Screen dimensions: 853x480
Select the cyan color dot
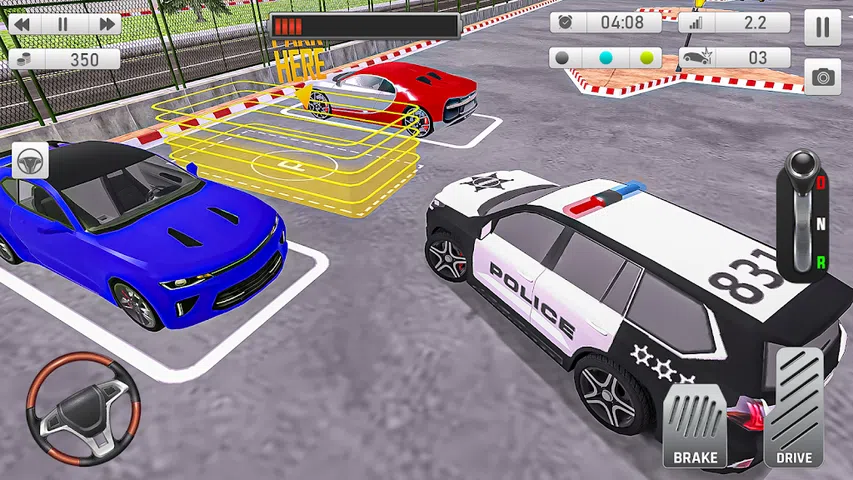click(x=605, y=58)
